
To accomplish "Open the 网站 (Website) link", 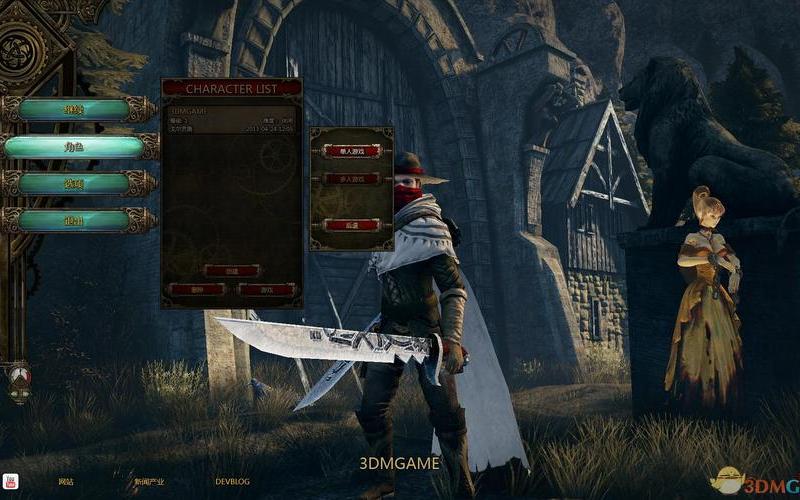I will [66, 482].
